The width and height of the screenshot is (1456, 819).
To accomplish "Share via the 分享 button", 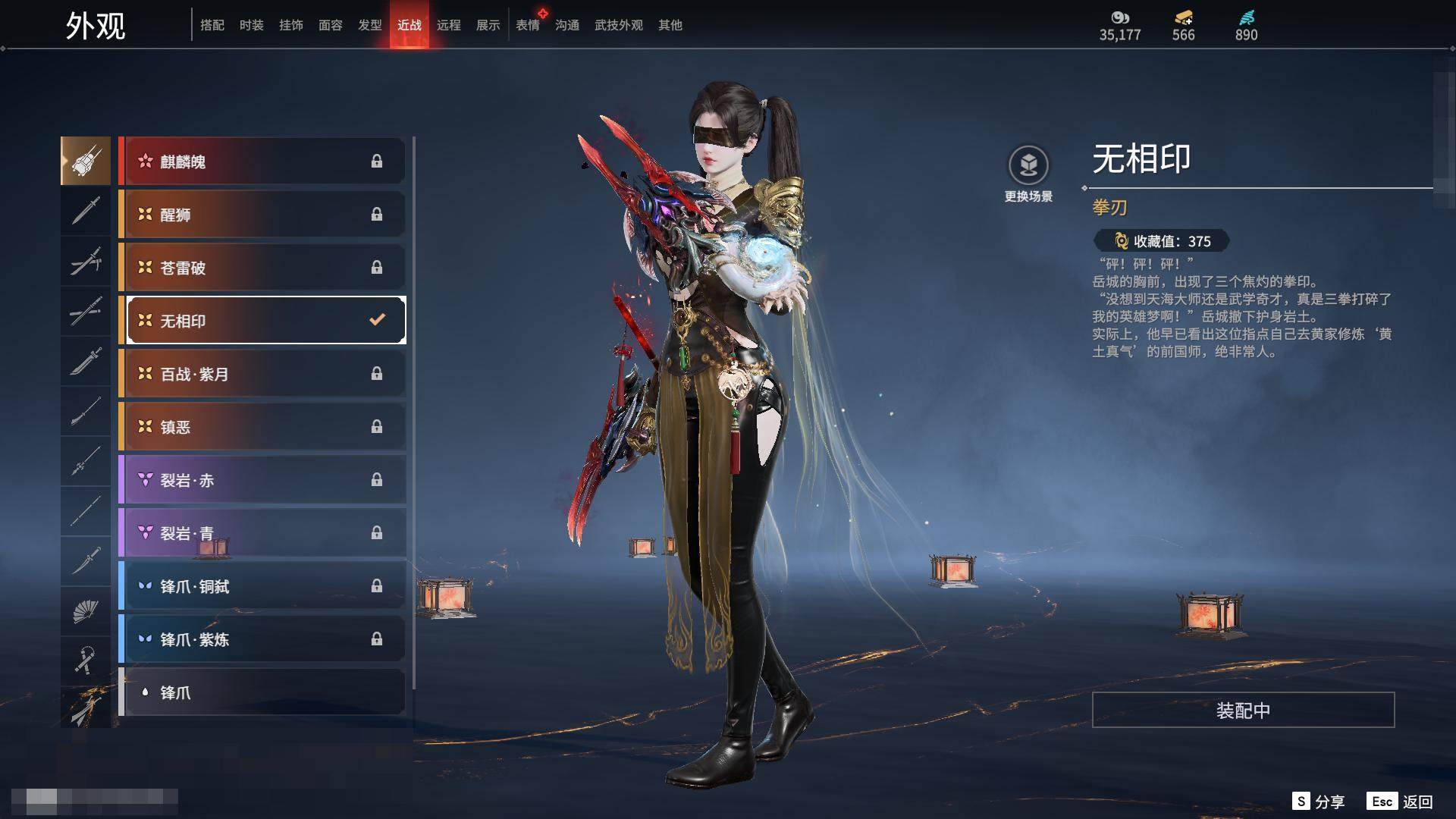I will tap(1318, 802).
